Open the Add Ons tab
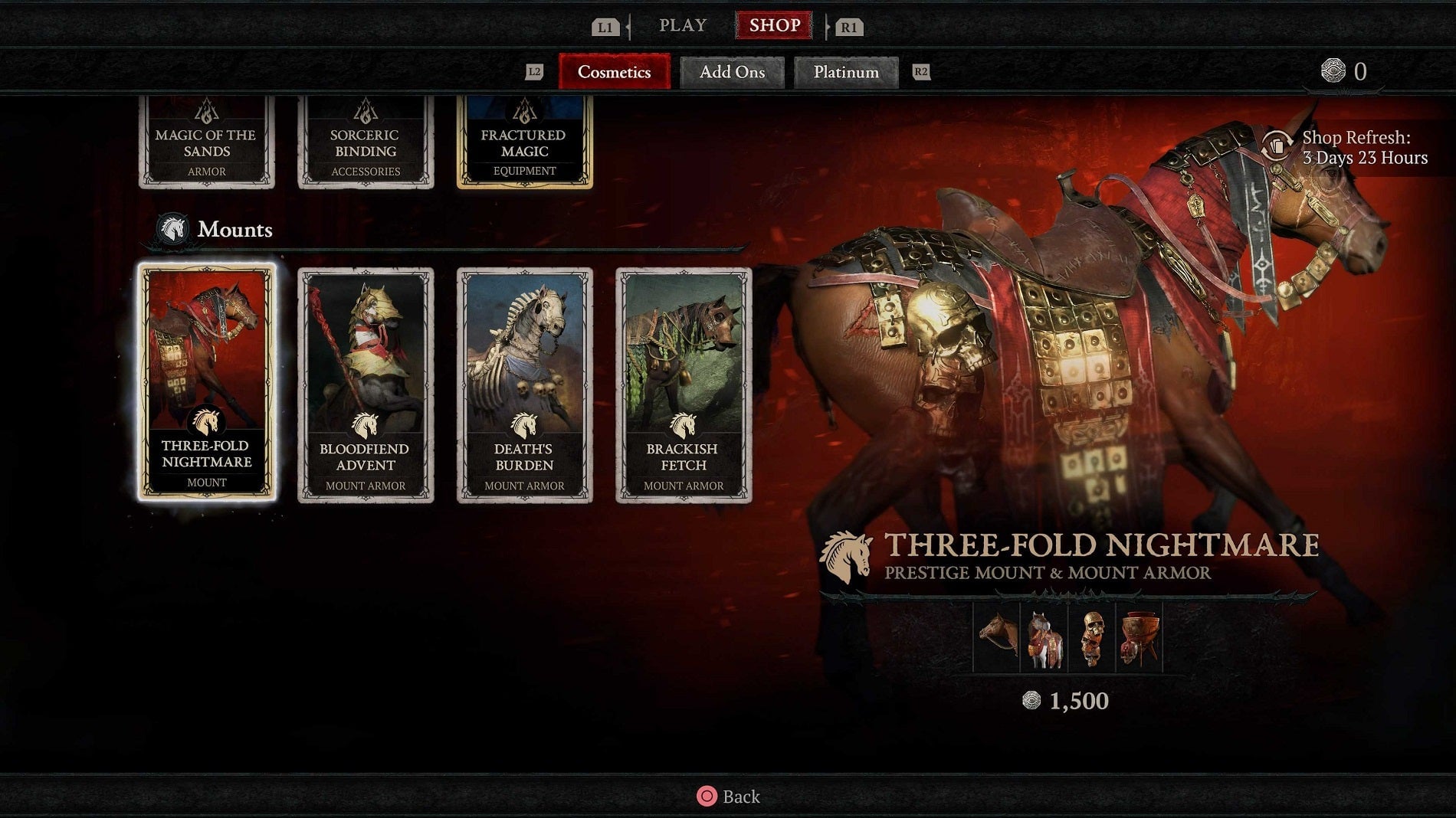The height and width of the screenshot is (818, 1456). coord(732,73)
